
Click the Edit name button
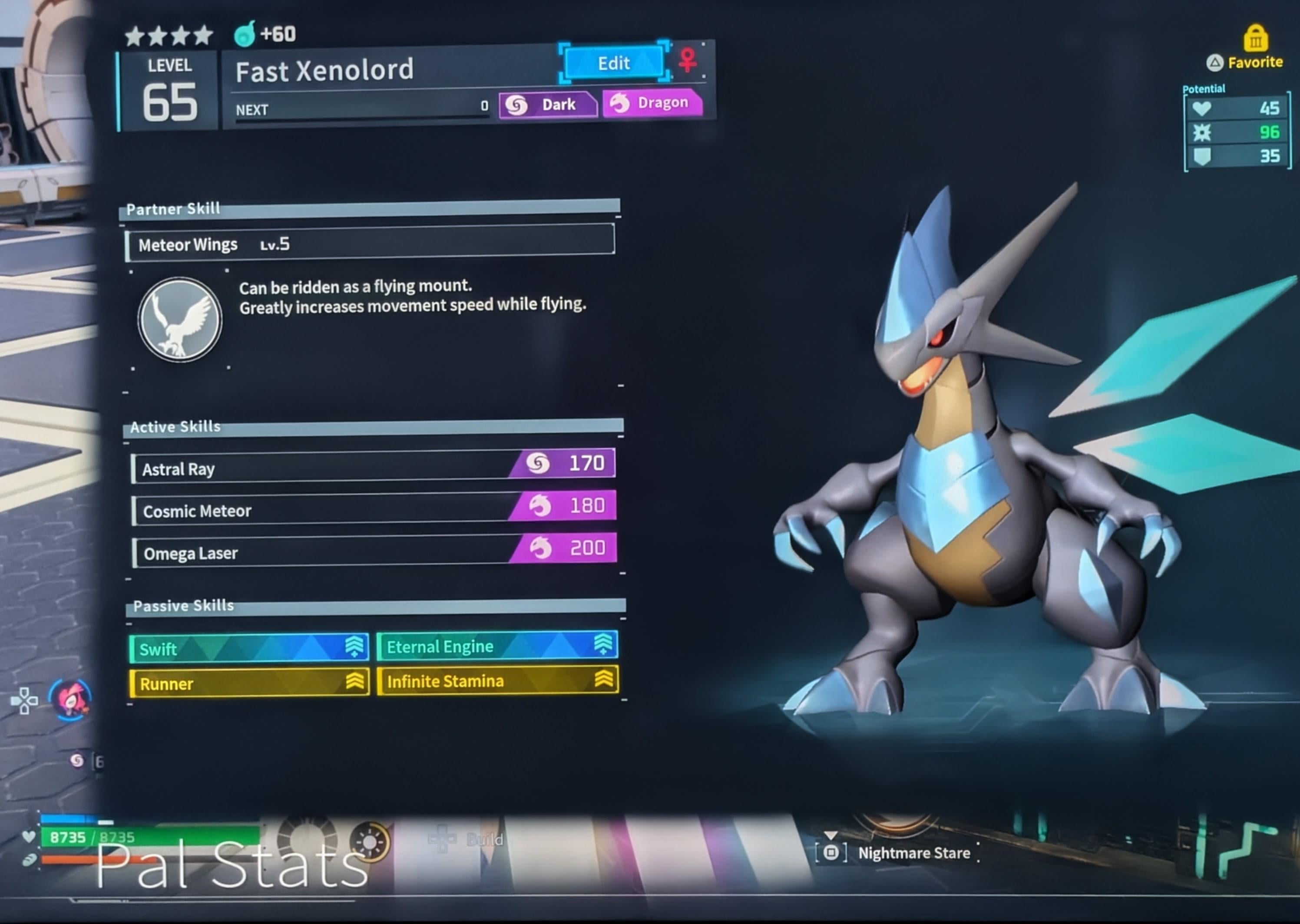pos(614,63)
